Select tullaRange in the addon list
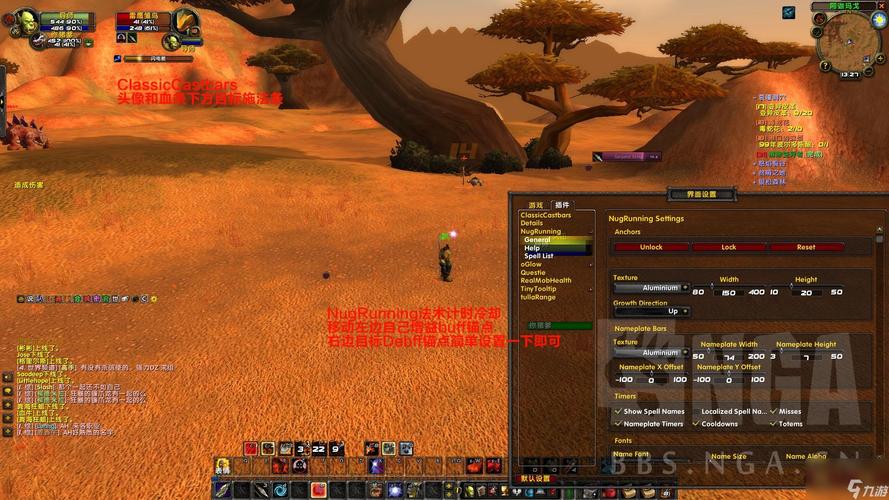 coord(538,296)
